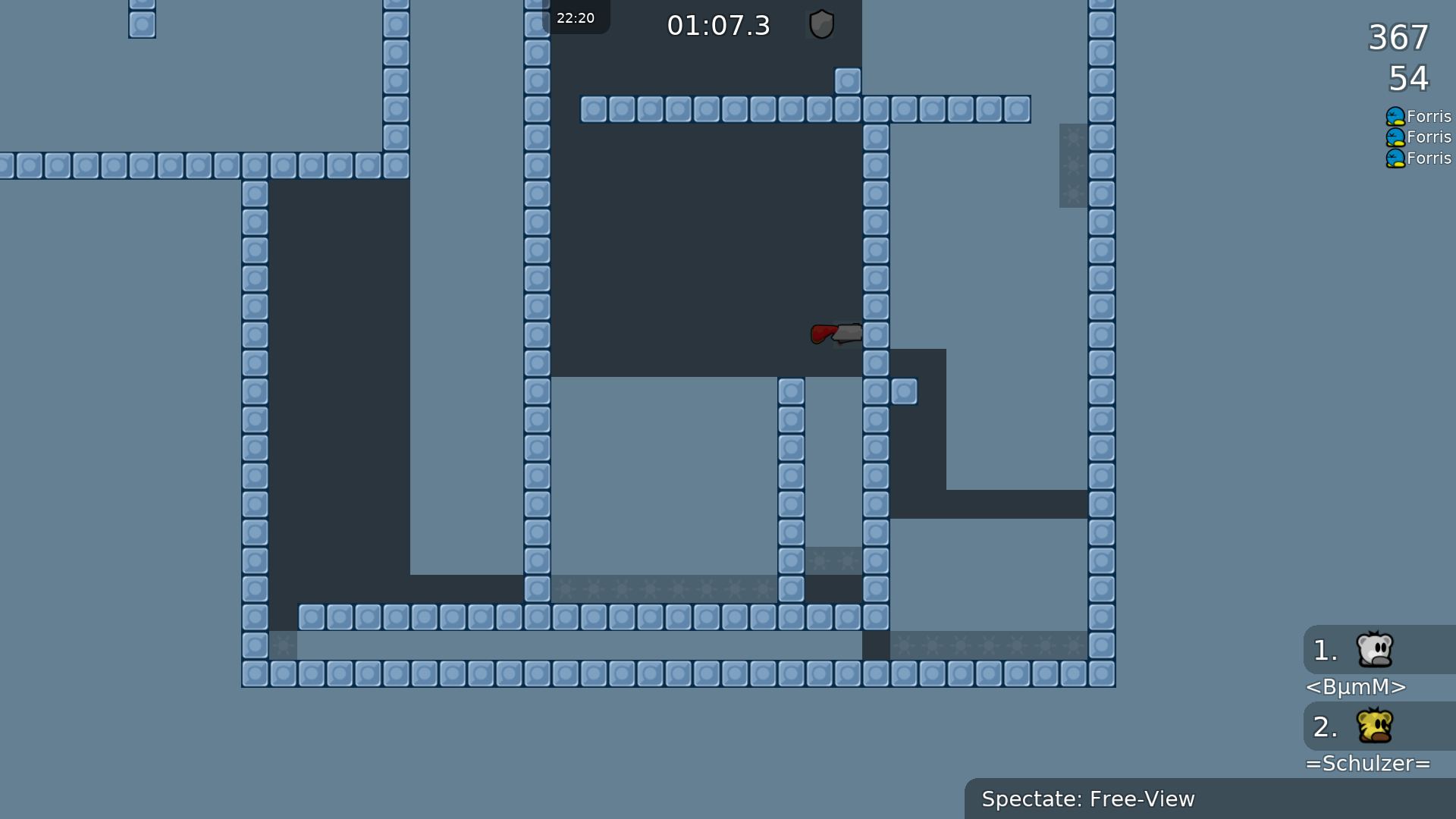Screen dimensions: 1456x819
Task: Select the third Forris tee avatar
Action: pyautogui.click(x=1395, y=158)
